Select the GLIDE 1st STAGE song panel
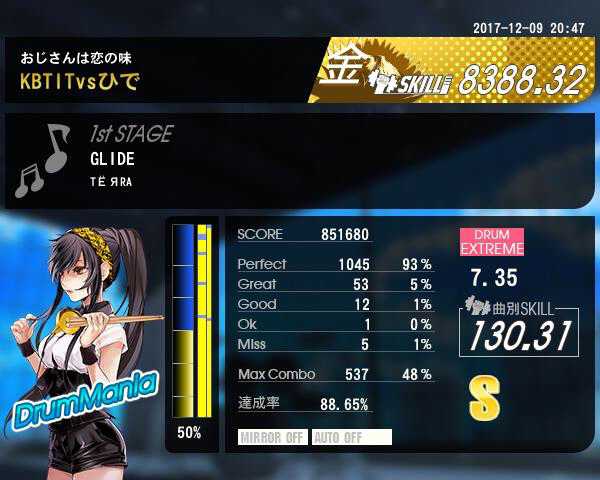Image resolution: width=600 pixels, height=480 pixels. (x=300, y=160)
